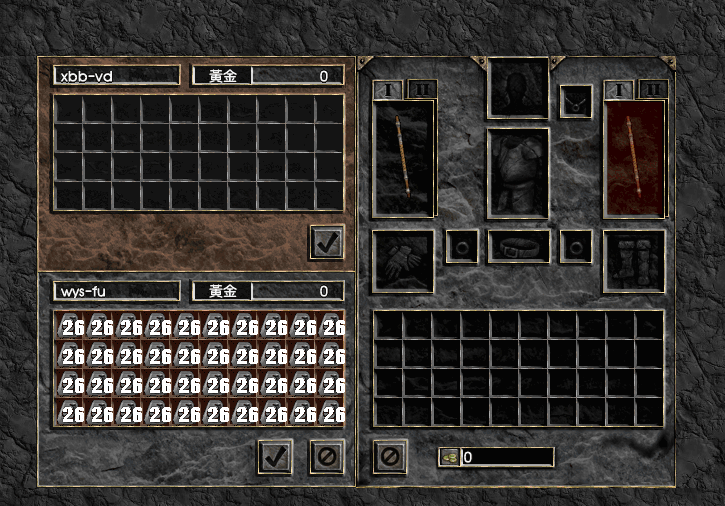Click the gloves equipment slot
Screen dimensions: 725x506
click(x=403, y=261)
